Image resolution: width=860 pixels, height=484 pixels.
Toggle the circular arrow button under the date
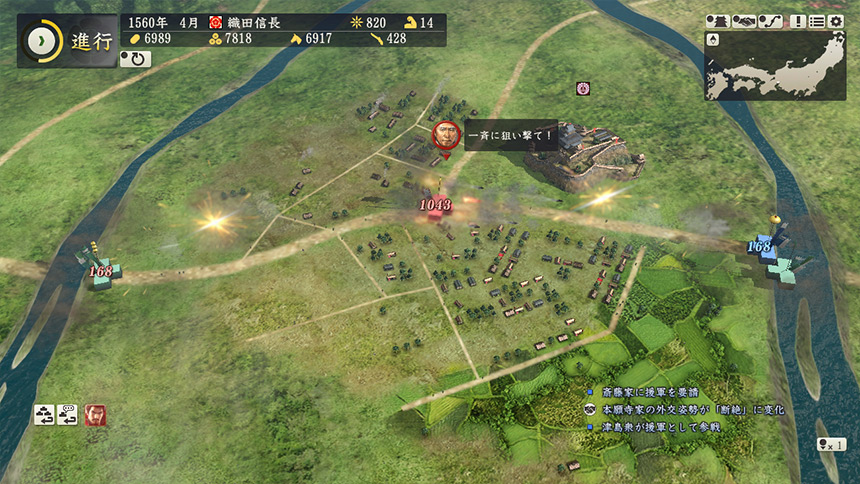tap(134, 59)
